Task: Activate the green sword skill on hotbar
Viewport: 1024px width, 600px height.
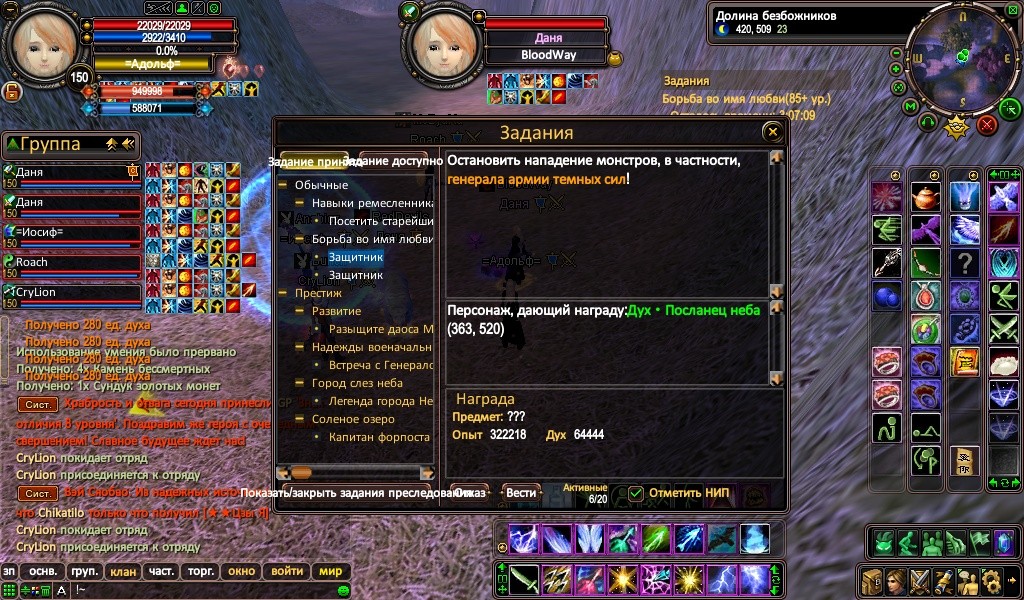Action: pos(523,578)
